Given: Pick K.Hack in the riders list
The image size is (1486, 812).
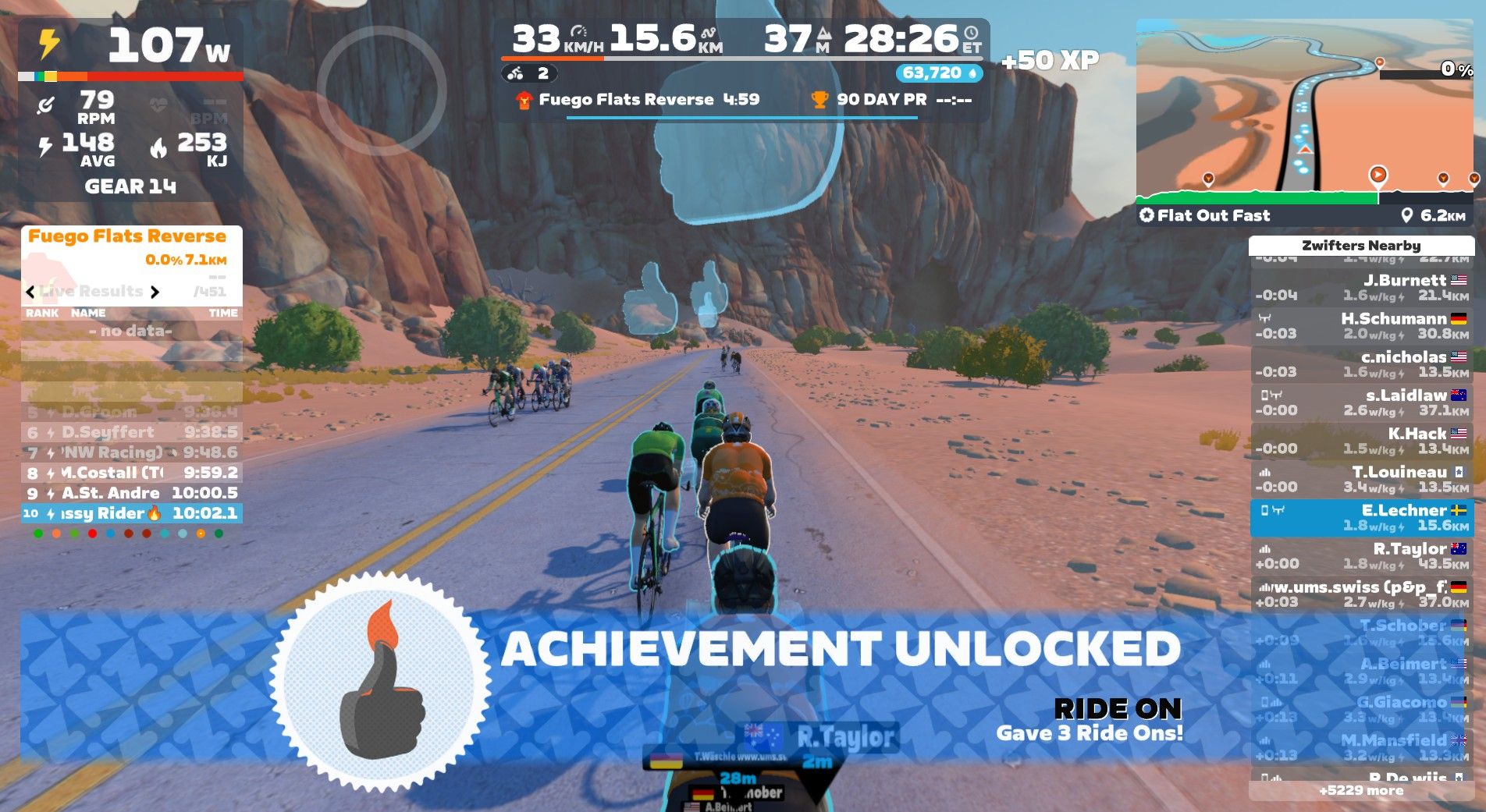Looking at the screenshot, I should pyautogui.click(x=1361, y=440).
